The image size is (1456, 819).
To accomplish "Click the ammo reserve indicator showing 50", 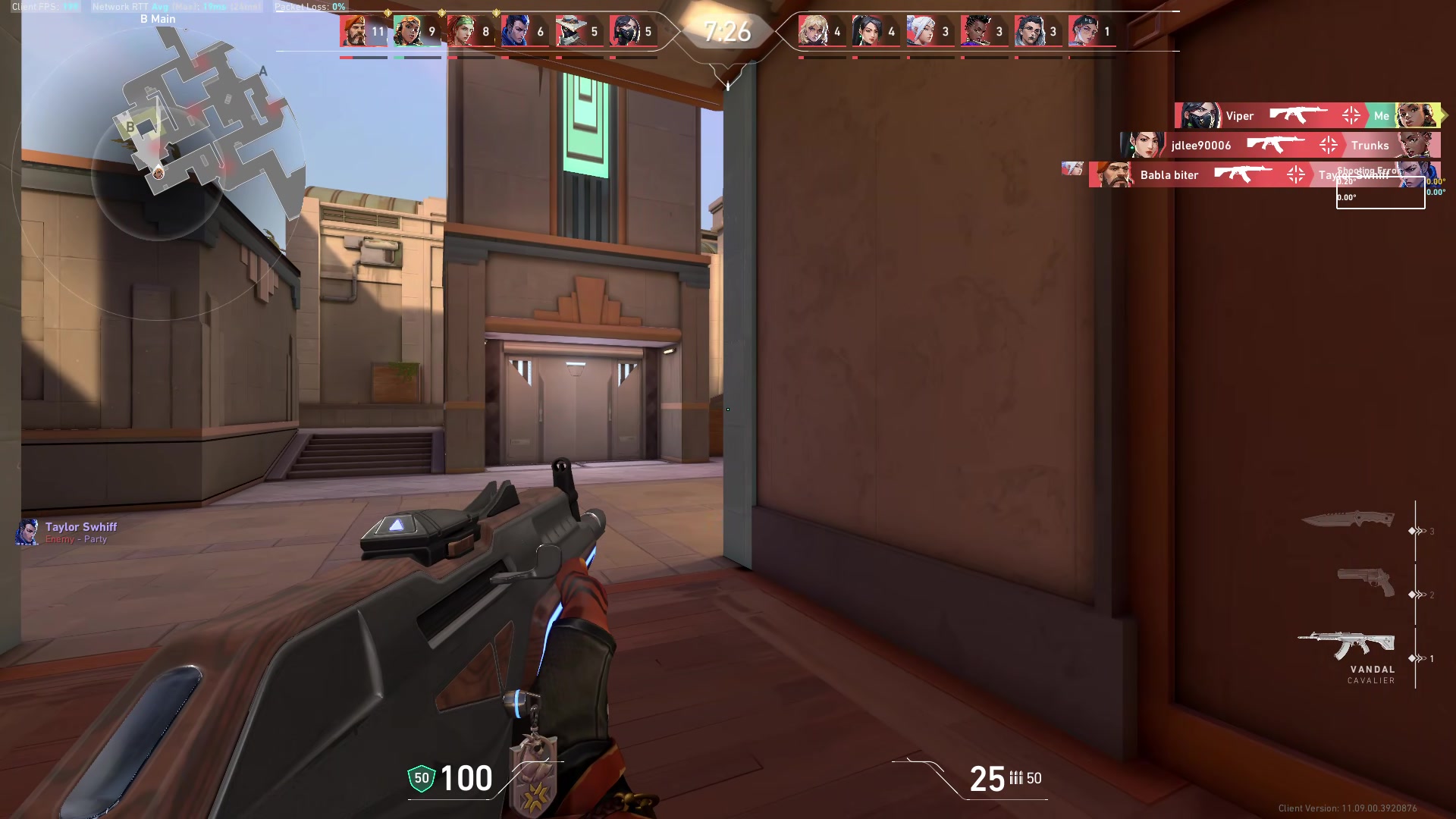I will (x=1033, y=778).
